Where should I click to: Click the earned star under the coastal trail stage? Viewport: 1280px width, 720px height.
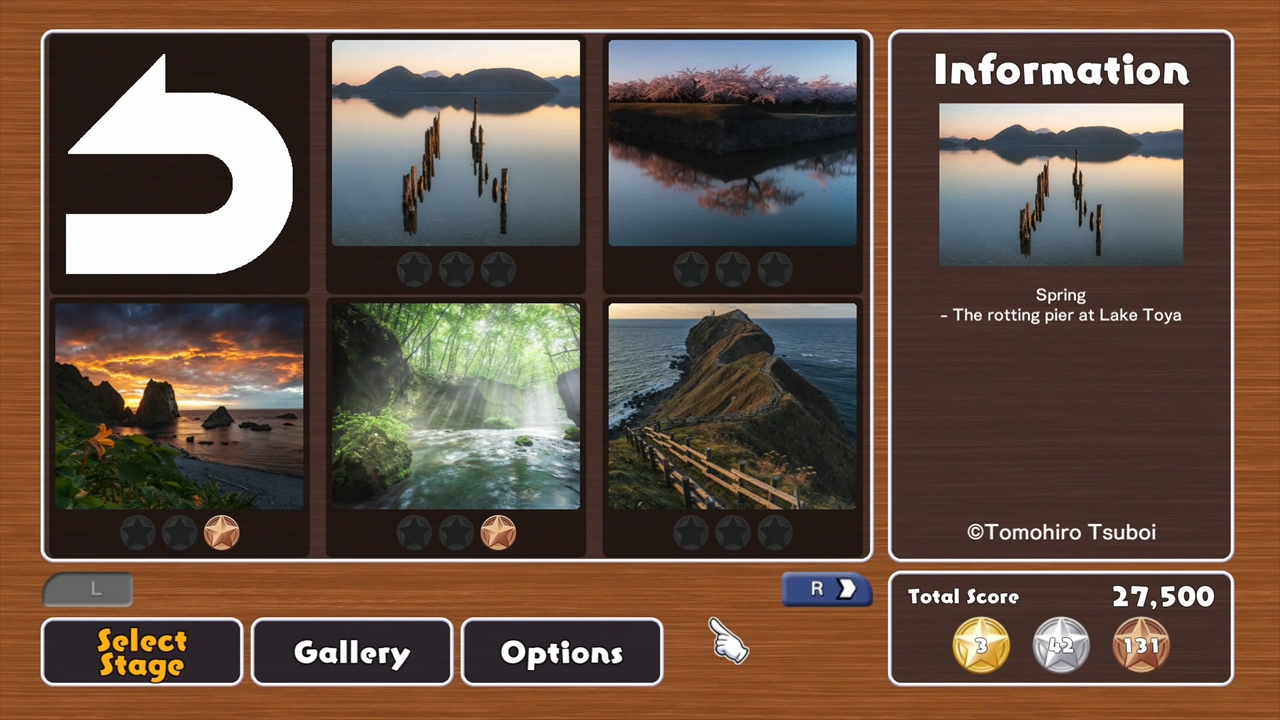pos(499,532)
